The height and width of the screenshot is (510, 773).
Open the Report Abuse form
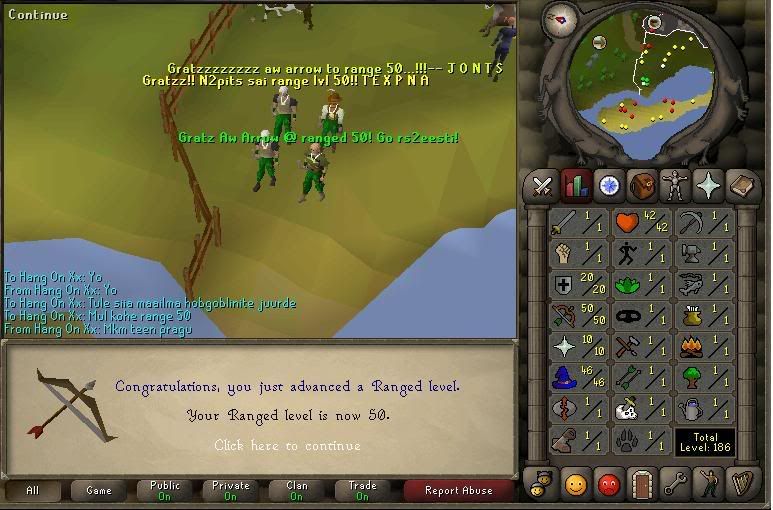pos(457,491)
